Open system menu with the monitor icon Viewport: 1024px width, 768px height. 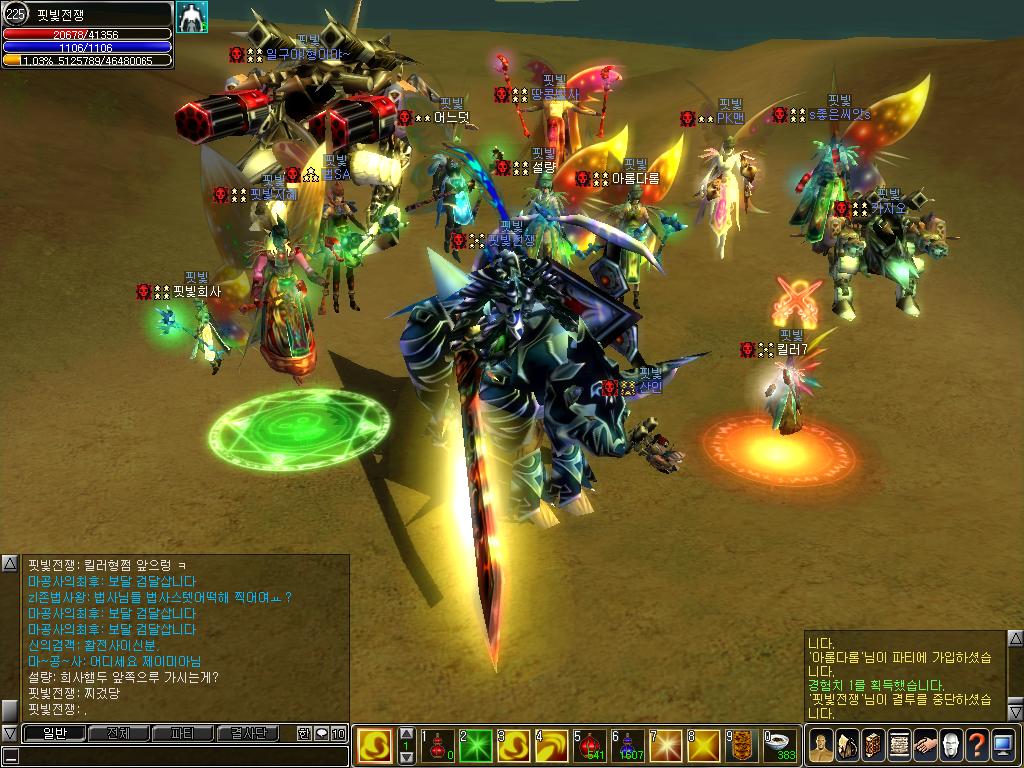click(1003, 745)
